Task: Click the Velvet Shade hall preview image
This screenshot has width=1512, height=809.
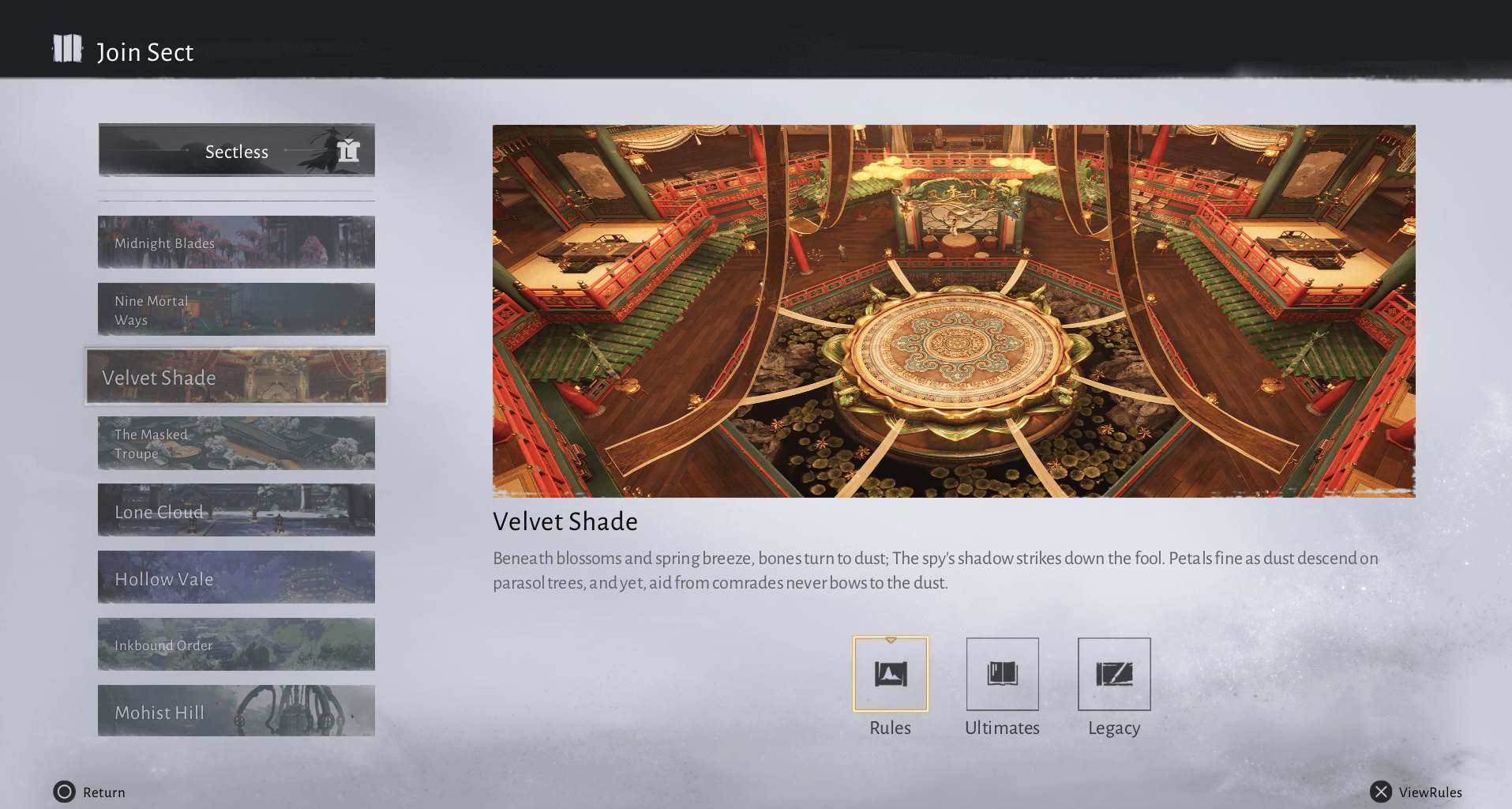Action: [x=954, y=310]
